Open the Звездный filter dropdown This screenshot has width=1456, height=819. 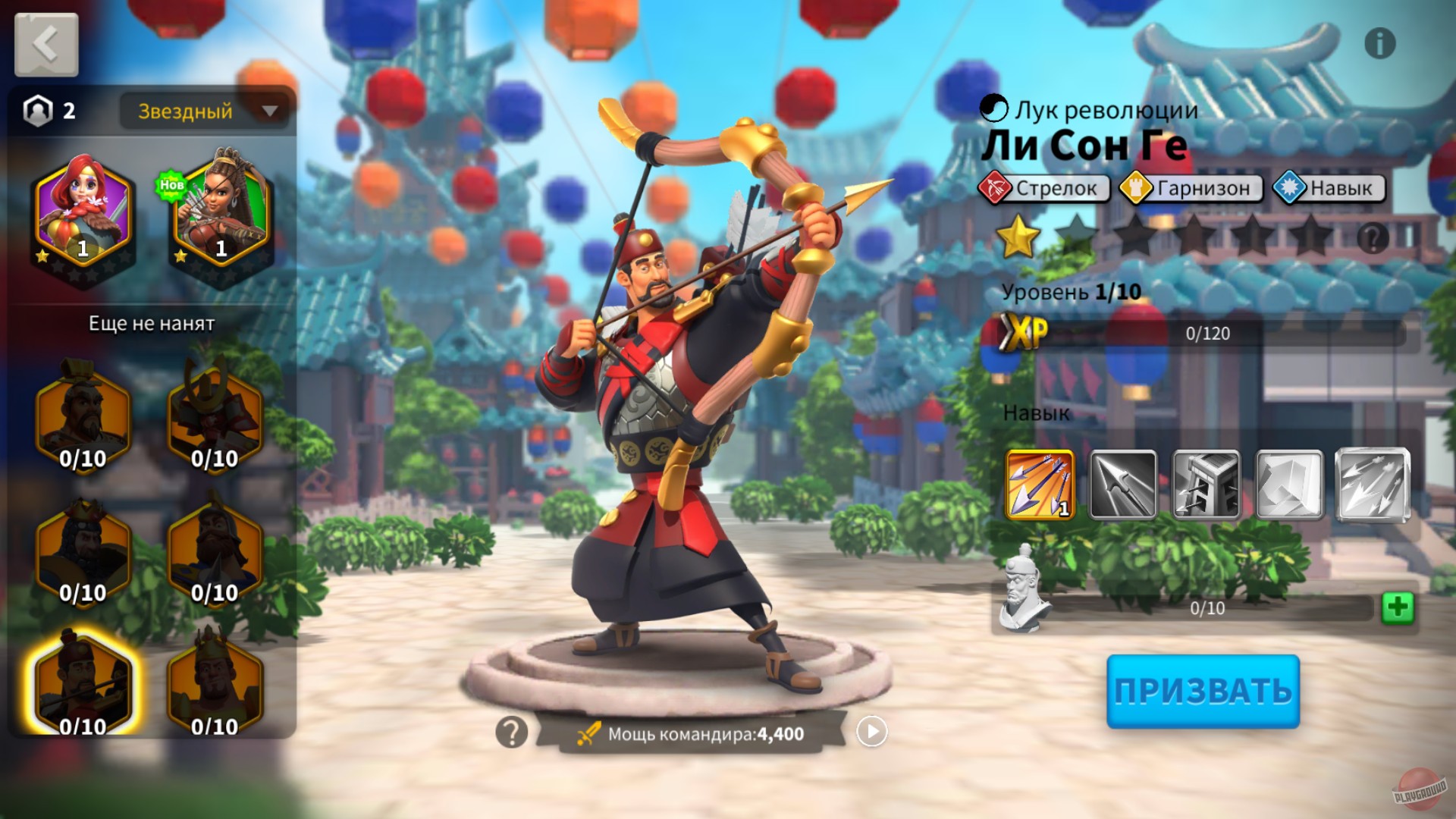pyautogui.click(x=203, y=111)
